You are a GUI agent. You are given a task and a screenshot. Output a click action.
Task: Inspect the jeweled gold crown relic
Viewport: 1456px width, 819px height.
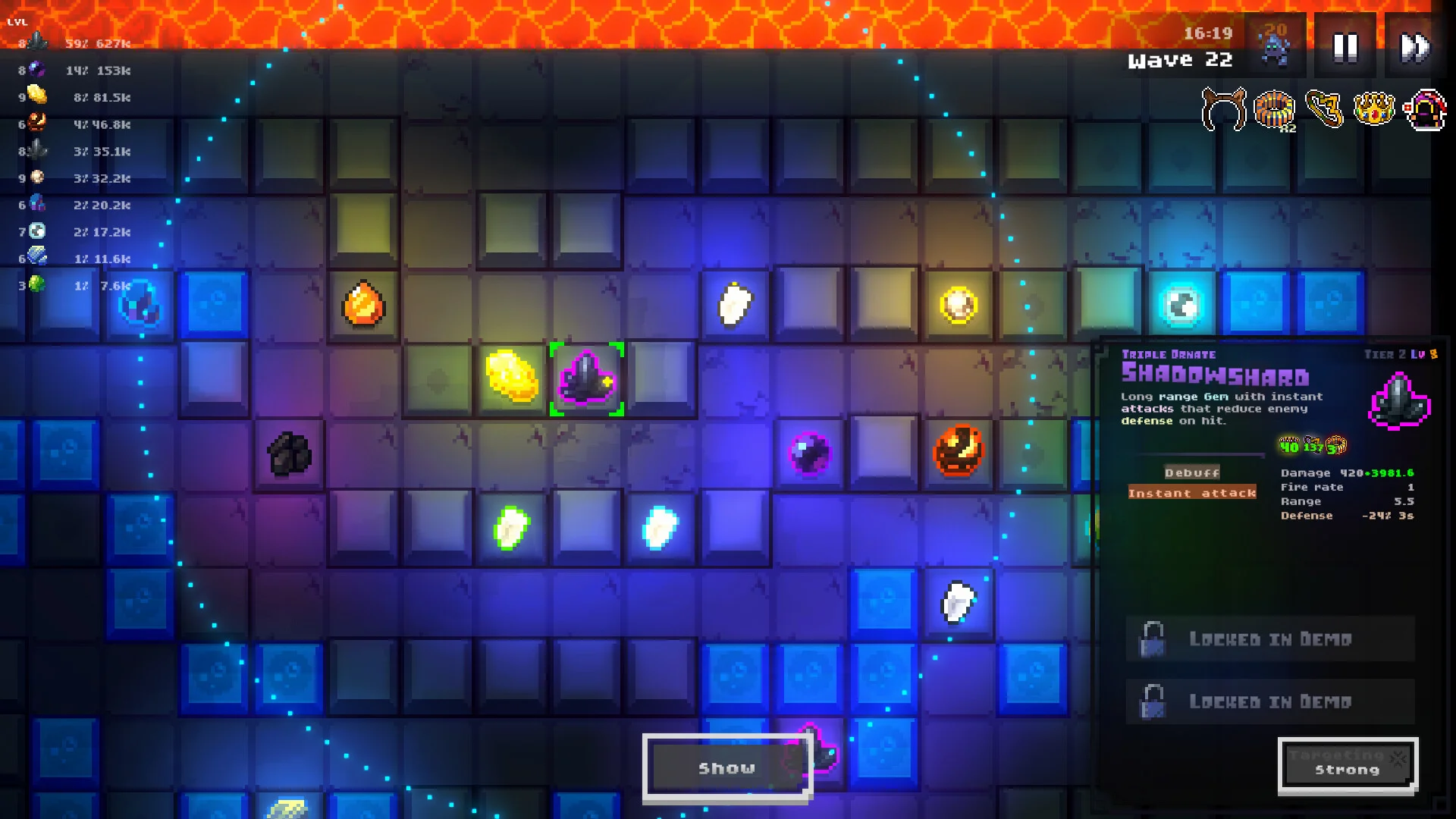[x=1374, y=110]
